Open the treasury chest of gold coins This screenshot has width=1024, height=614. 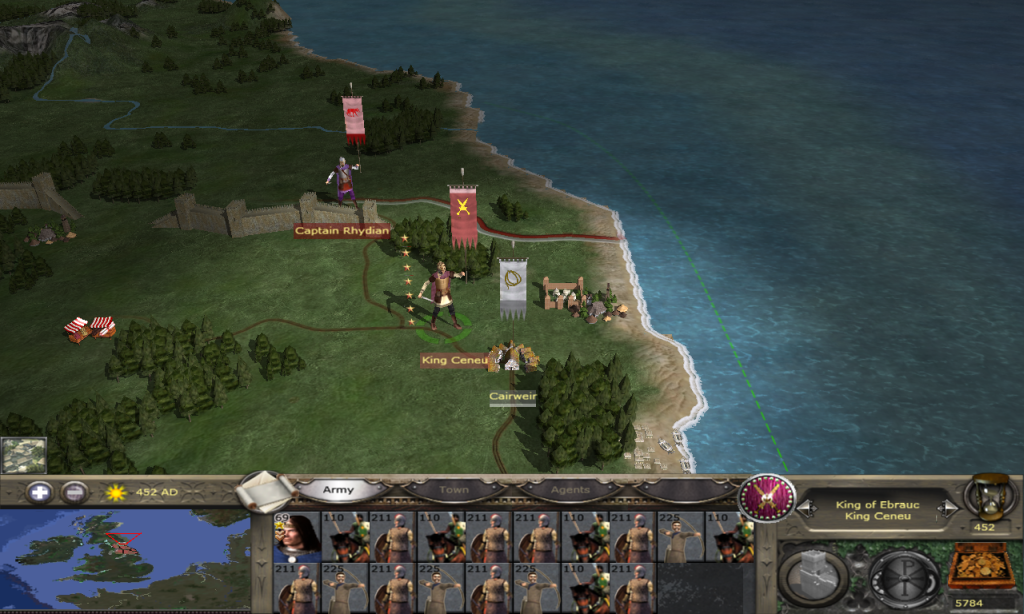pos(979,567)
